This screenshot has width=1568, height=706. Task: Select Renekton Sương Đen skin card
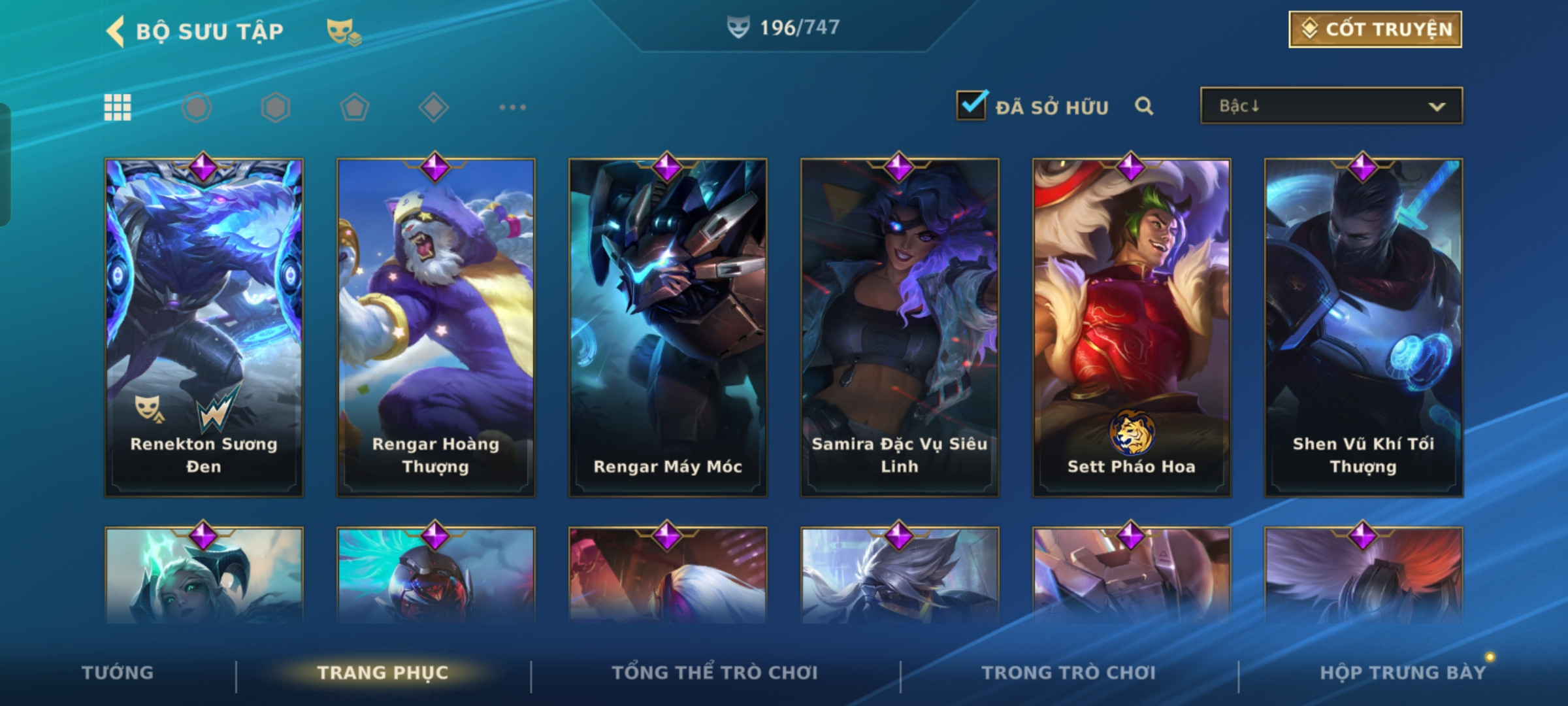pos(204,327)
